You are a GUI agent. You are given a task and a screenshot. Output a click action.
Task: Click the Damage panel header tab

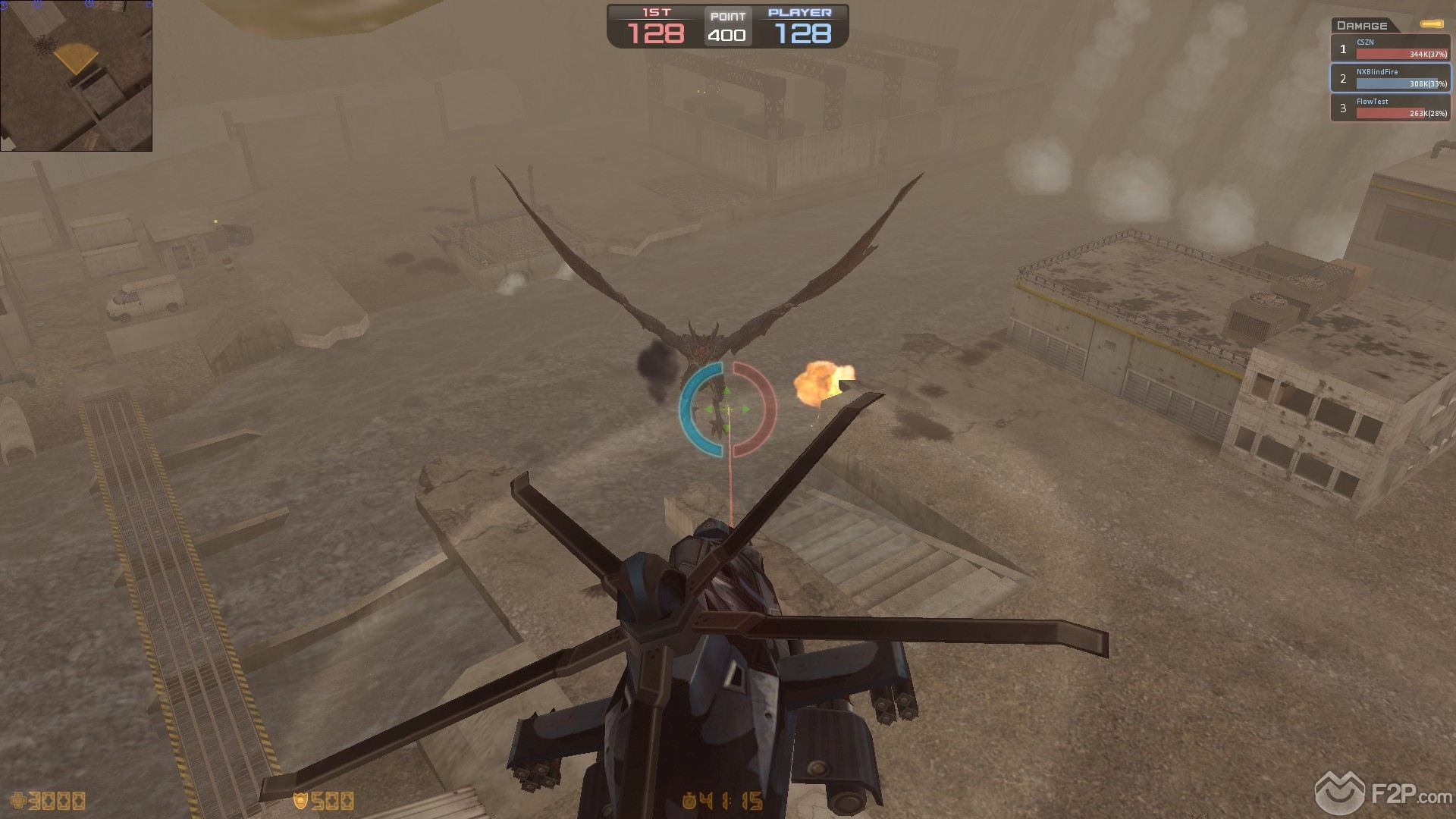(x=1363, y=25)
